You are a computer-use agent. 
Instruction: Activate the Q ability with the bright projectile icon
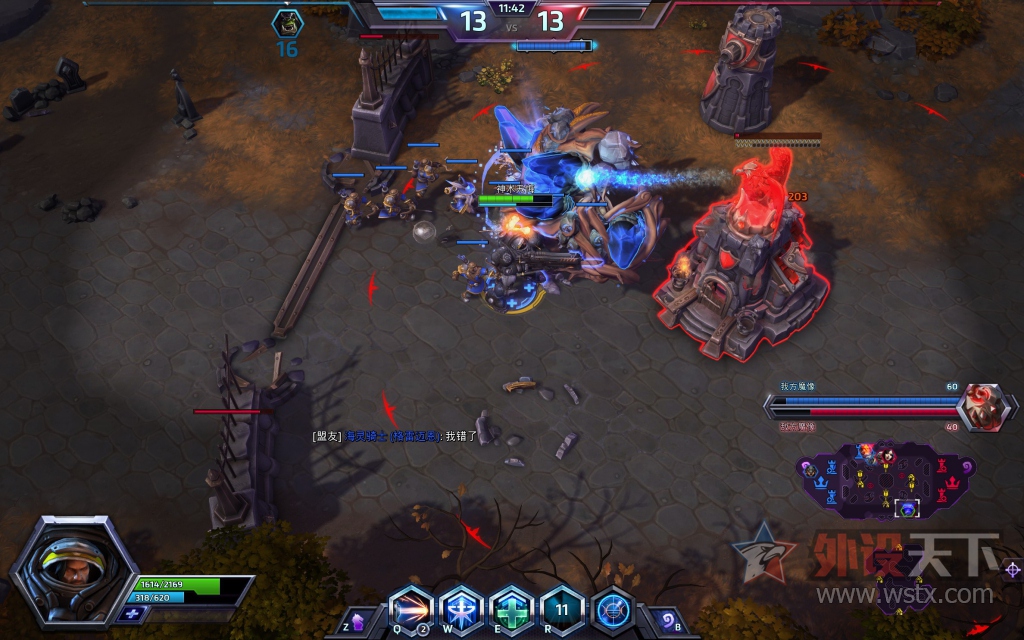pos(413,610)
